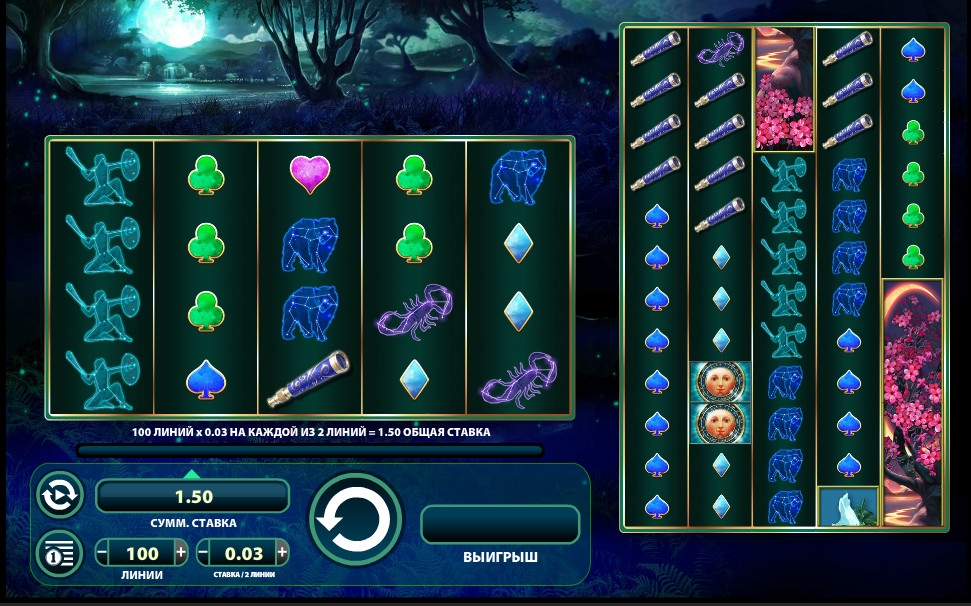Open the paytable info icon
Image resolution: width=971 pixels, height=606 pixels.
tap(59, 552)
